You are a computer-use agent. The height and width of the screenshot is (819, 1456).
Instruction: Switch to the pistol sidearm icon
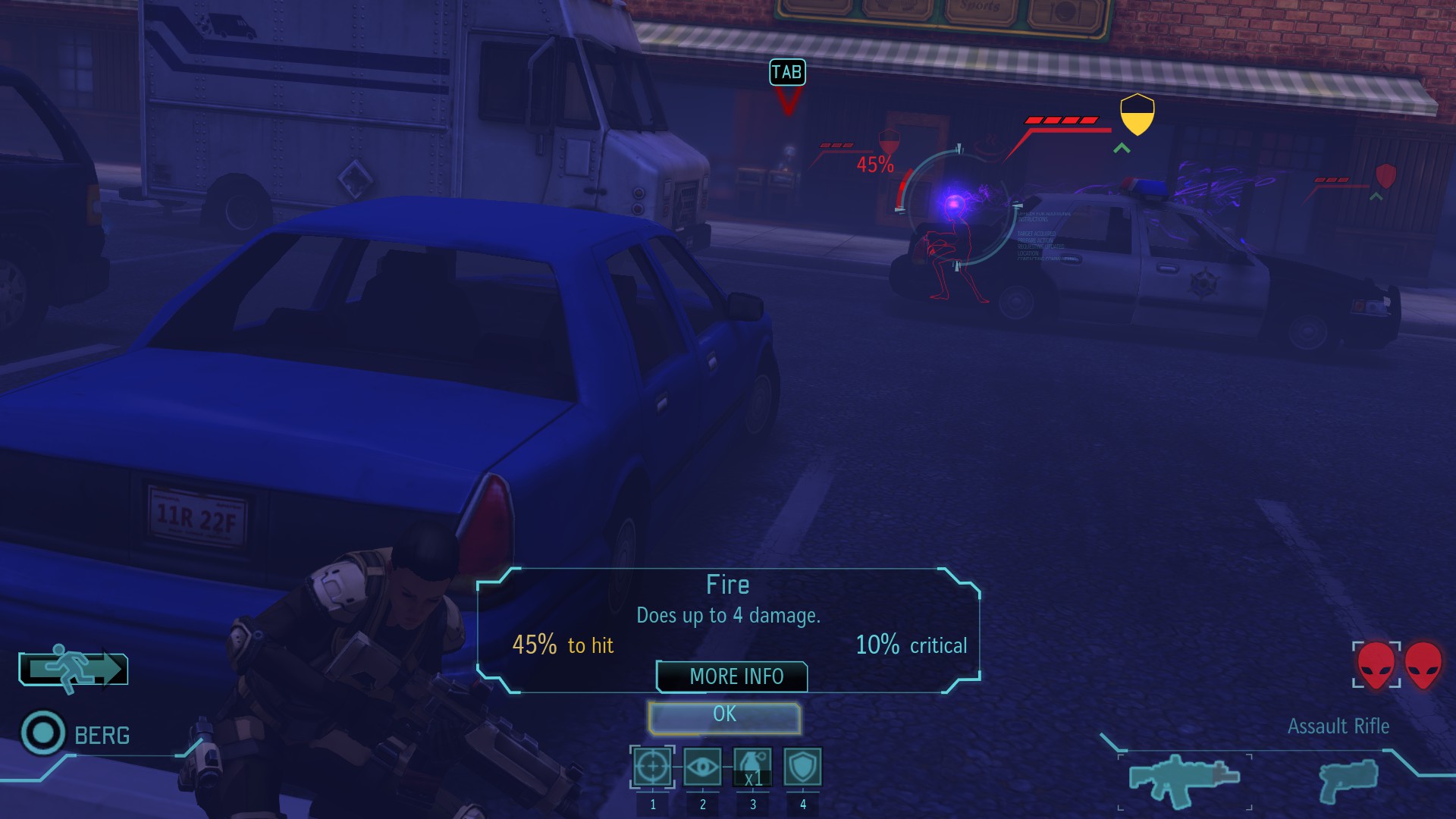tap(1348, 780)
